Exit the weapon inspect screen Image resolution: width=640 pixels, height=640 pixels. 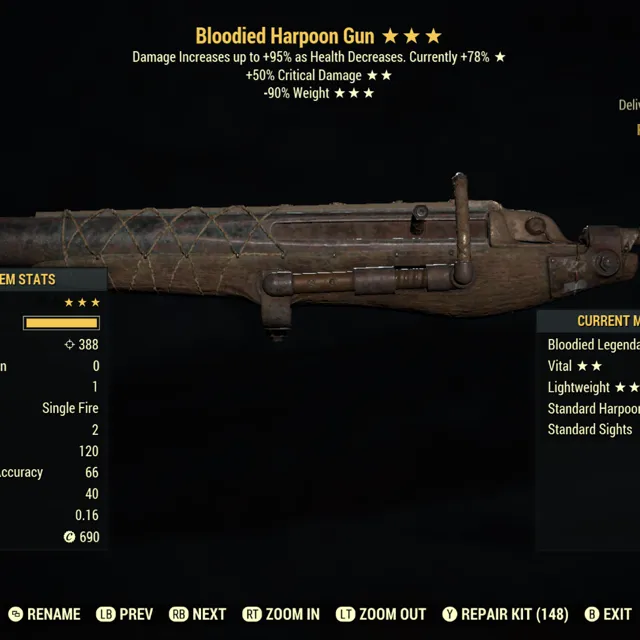[608, 614]
